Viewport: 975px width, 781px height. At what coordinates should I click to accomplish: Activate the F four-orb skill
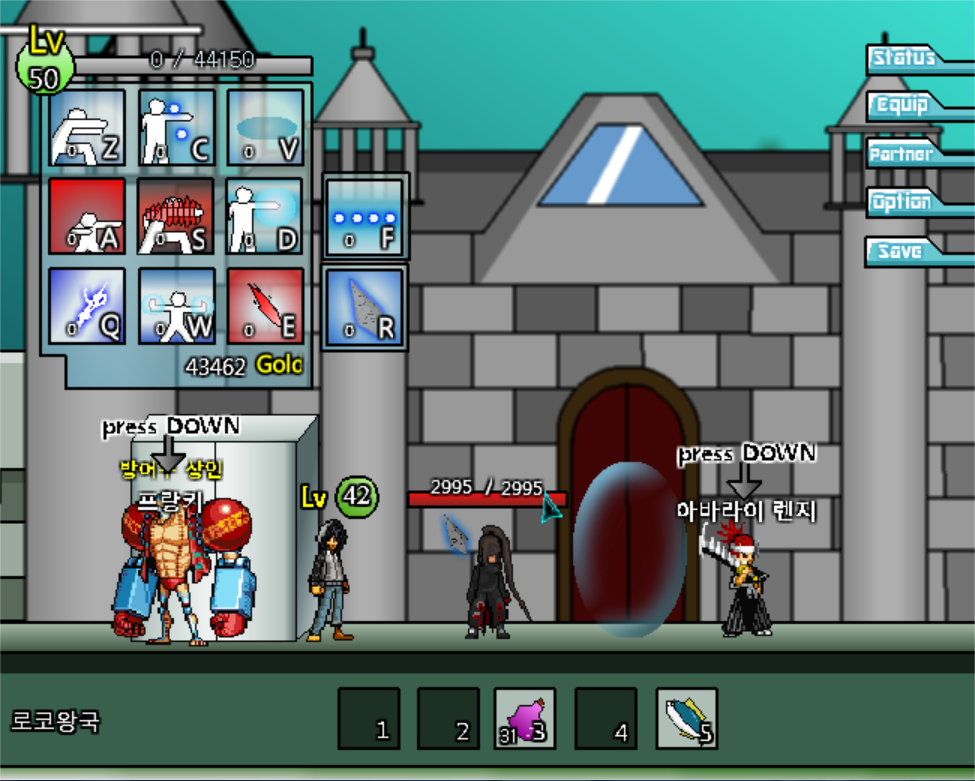tap(364, 217)
